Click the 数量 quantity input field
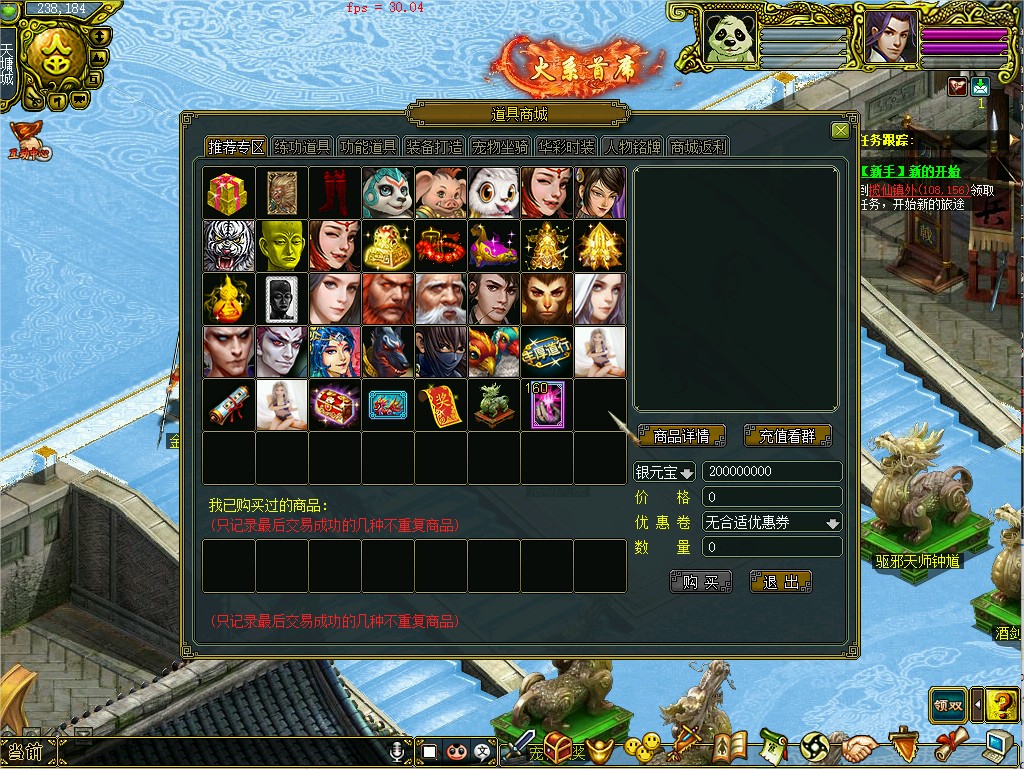 coord(771,547)
